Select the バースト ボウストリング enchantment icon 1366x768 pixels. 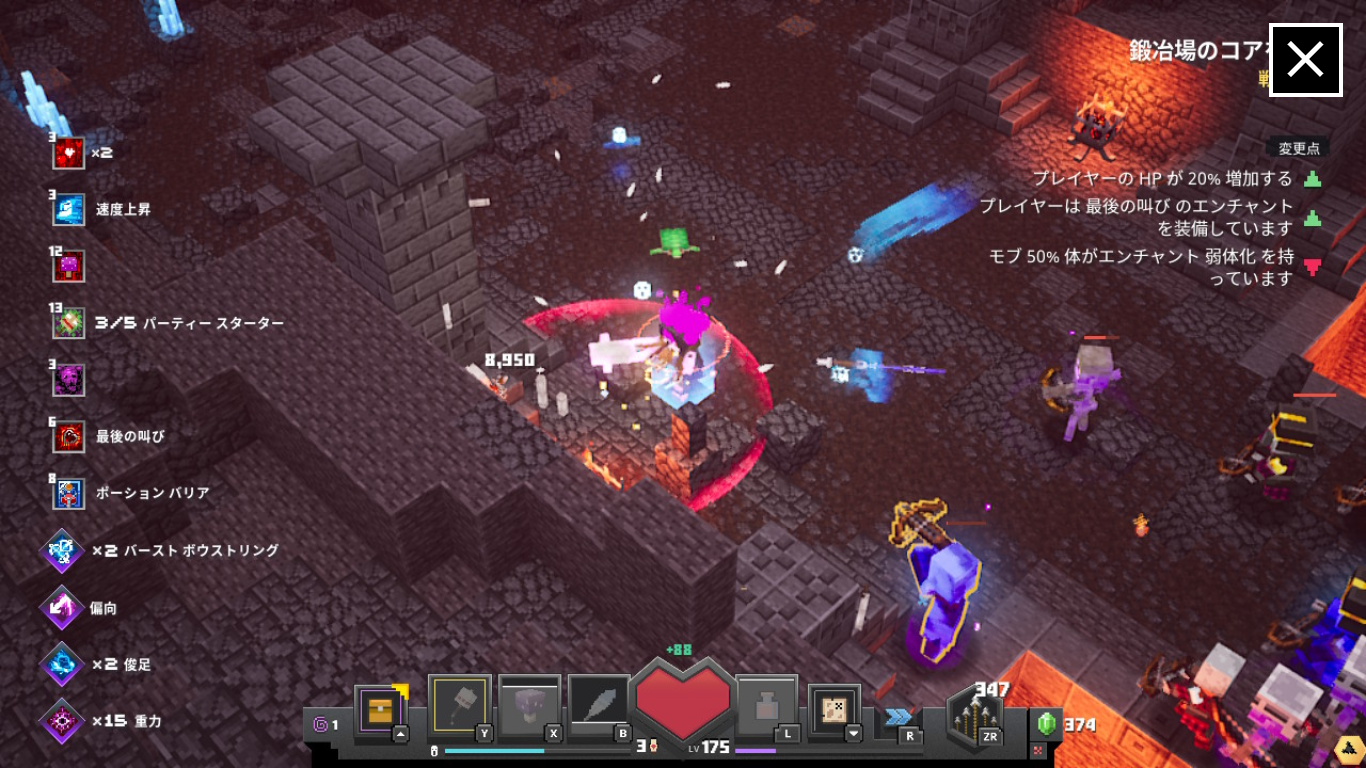(x=62, y=551)
